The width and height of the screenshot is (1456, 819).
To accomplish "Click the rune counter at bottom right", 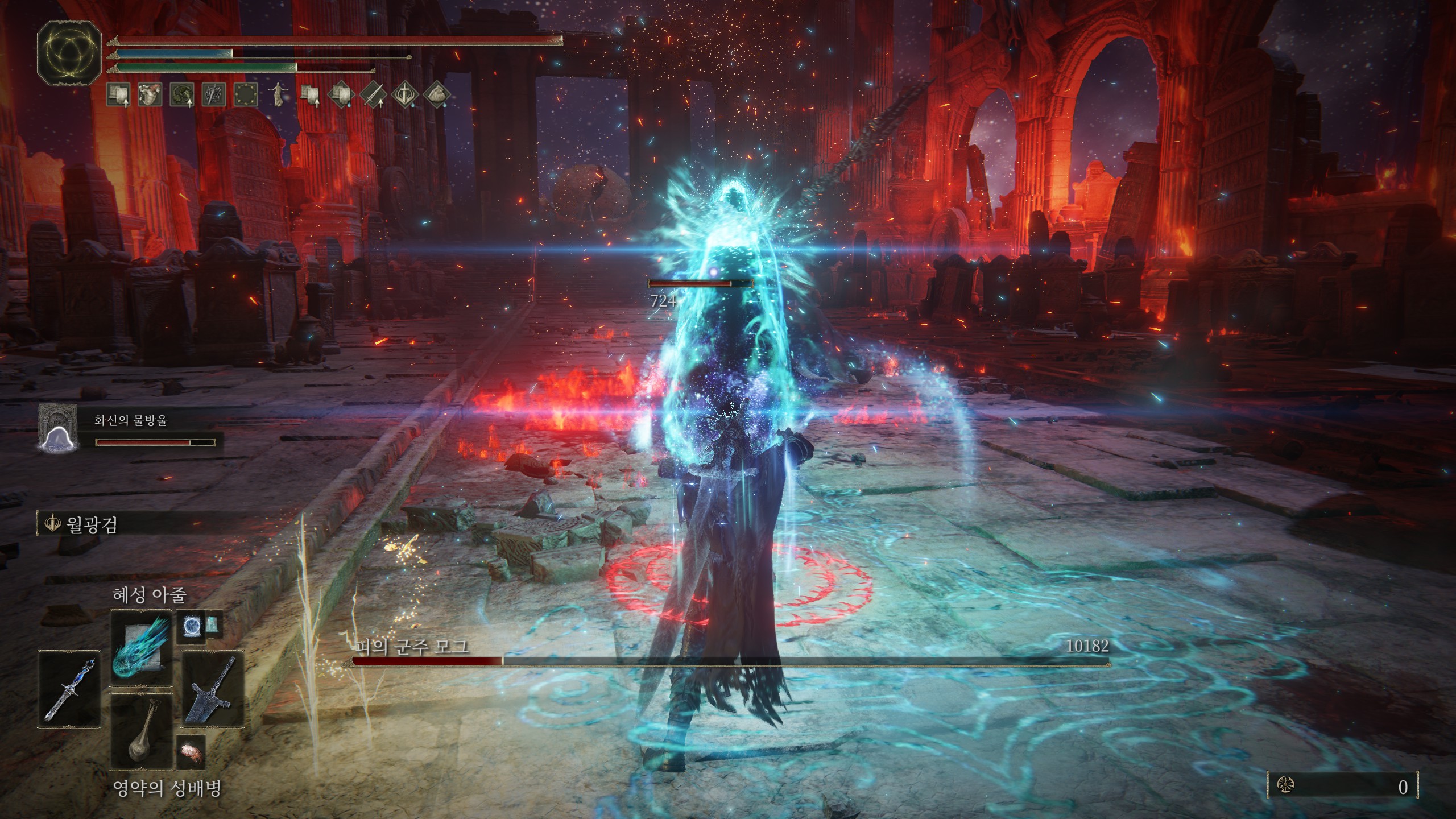I will coord(1342,786).
